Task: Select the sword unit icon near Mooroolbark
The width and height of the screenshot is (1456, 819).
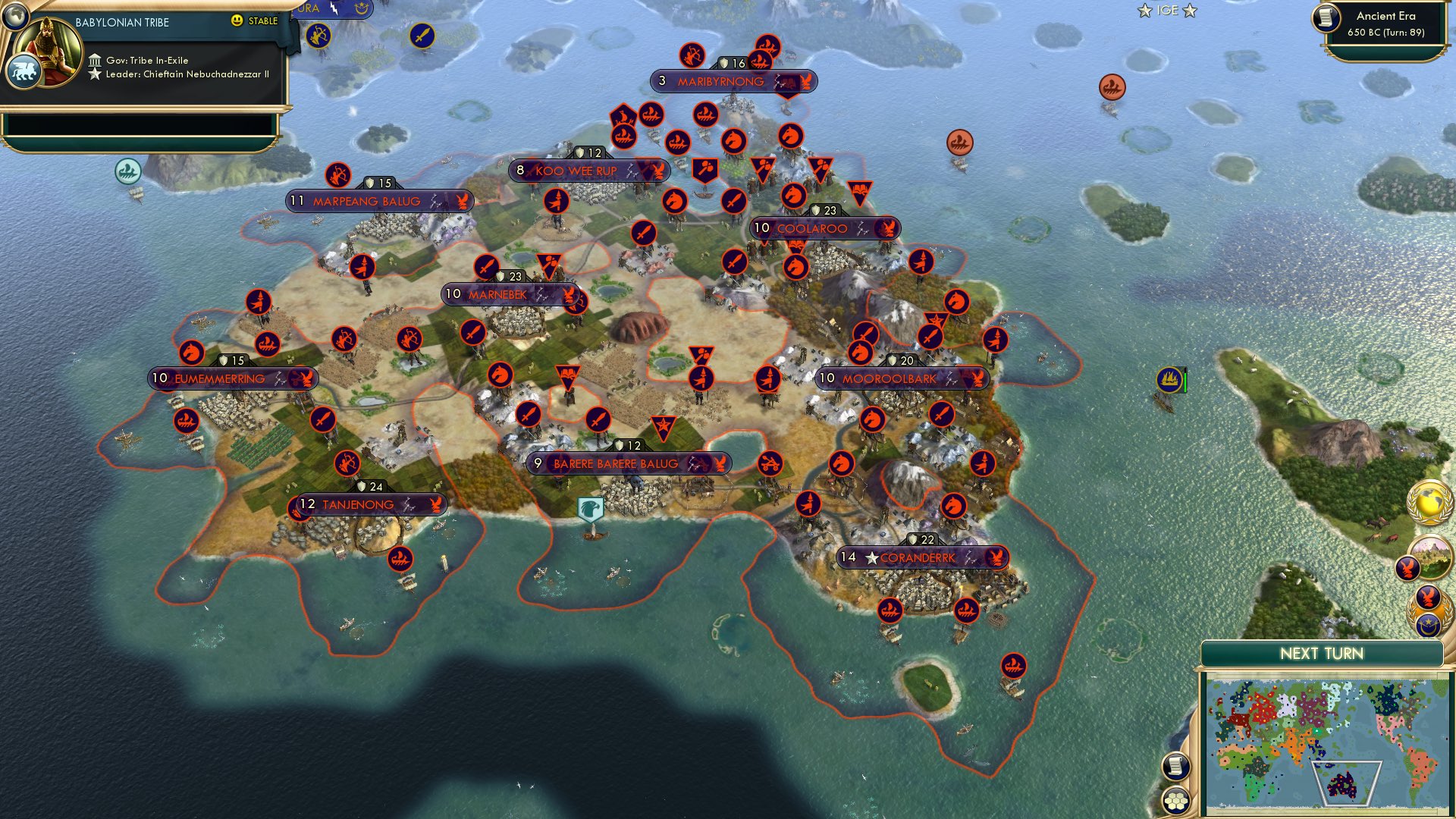Action: click(x=940, y=416)
